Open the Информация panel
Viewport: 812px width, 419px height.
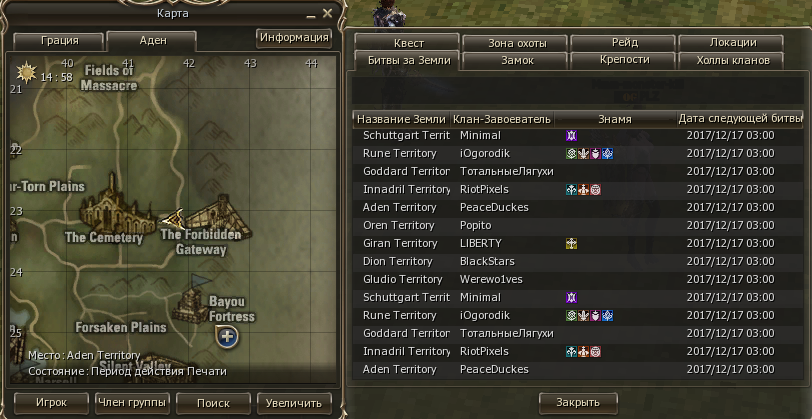(294, 38)
